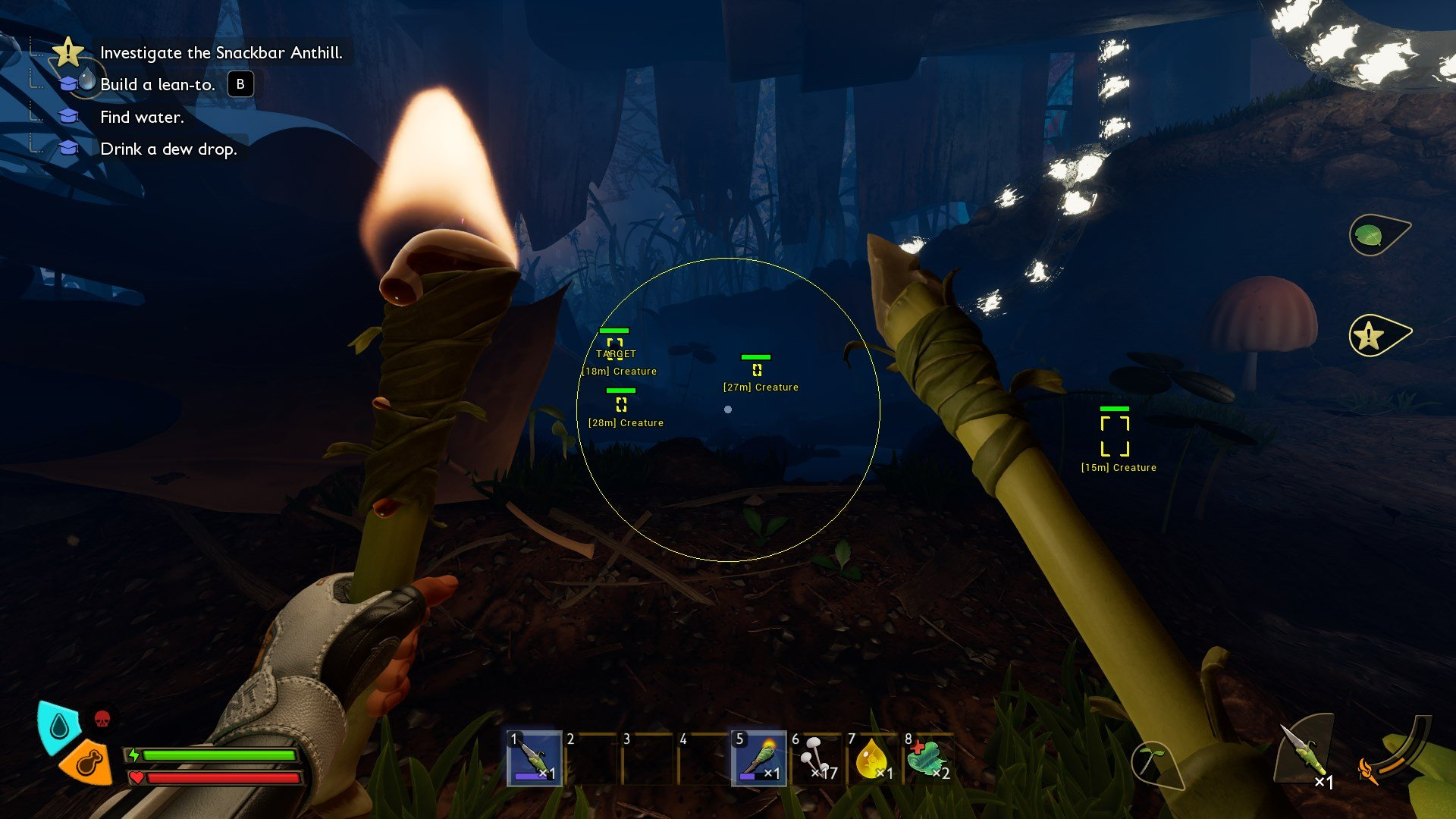Select the lit torch in hotbar slot 5

(758, 758)
